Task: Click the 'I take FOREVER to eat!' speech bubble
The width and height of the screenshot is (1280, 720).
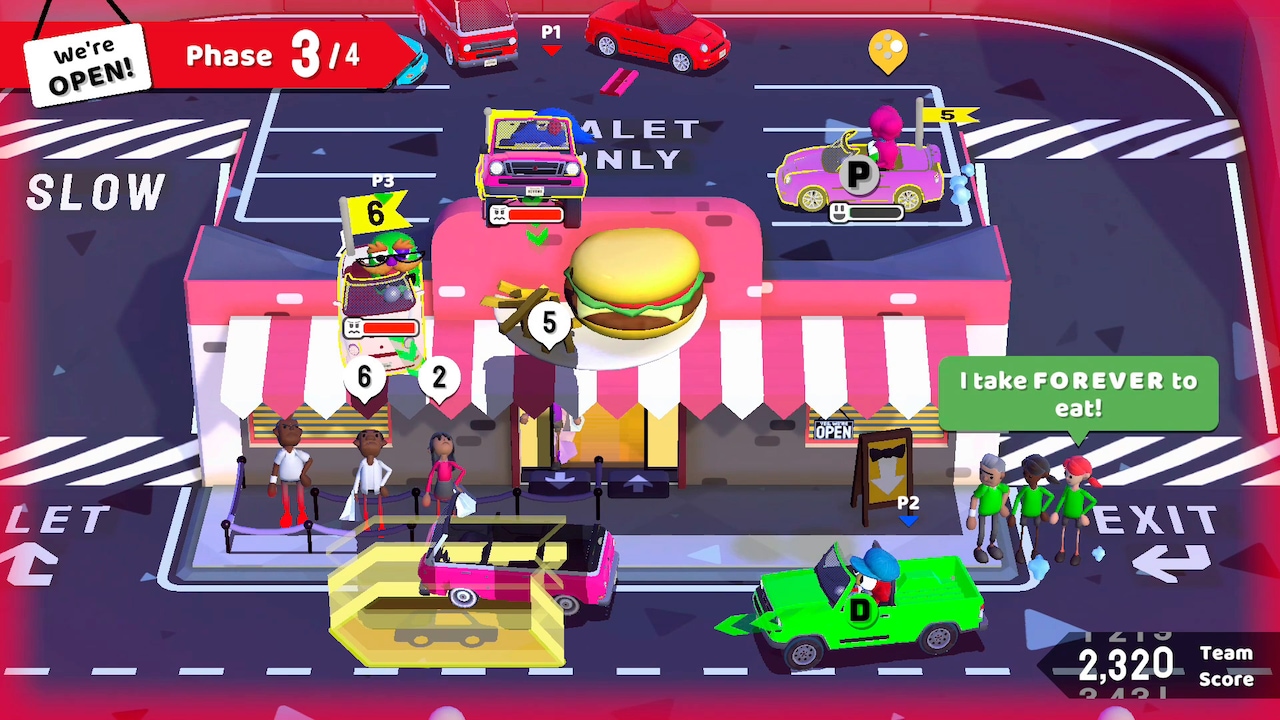Action: tap(1078, 393)
